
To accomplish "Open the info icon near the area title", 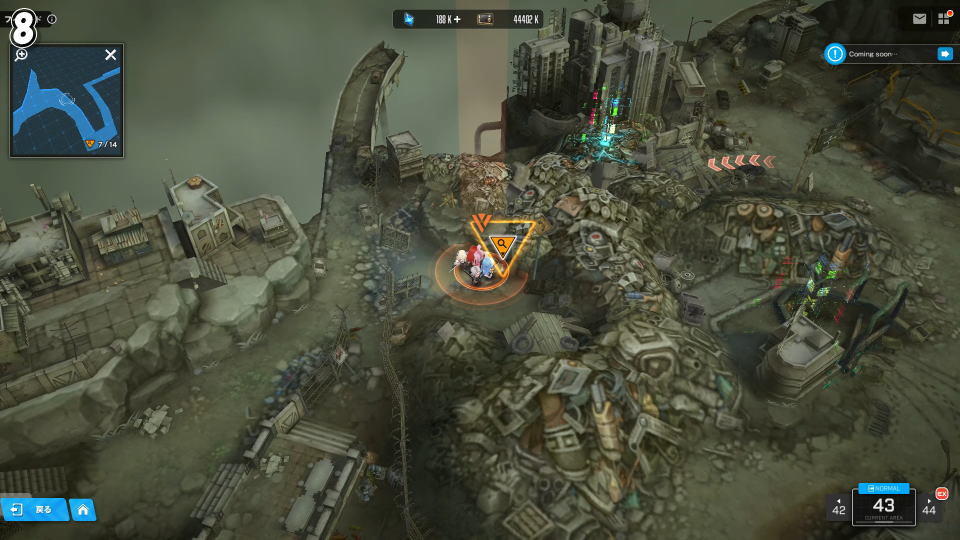I will click(52, 19).
